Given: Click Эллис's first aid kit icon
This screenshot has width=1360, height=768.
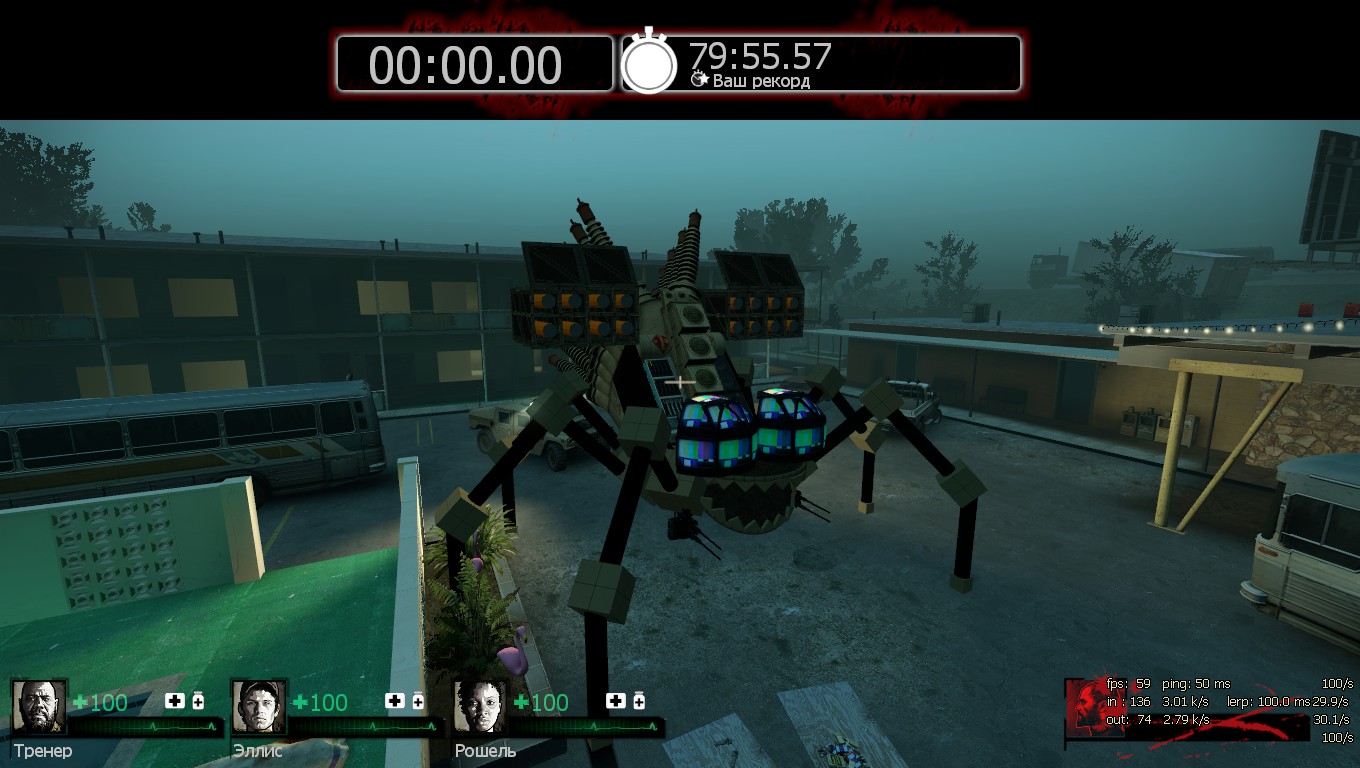Looking at the screenshot, I should [x=395, y=701].
